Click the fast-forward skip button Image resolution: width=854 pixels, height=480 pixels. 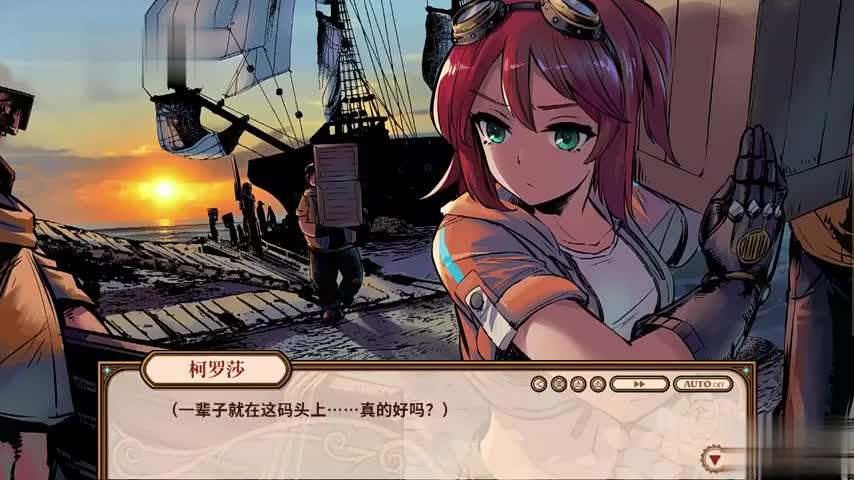point(638,383)
